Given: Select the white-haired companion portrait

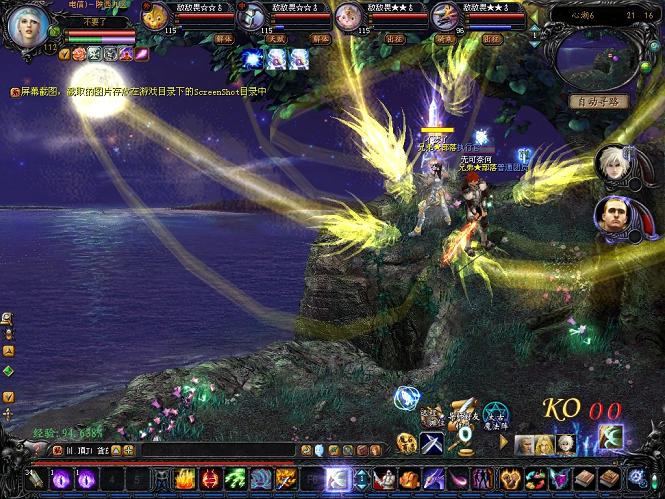Looking at the screenshot, I should [613, 165].
